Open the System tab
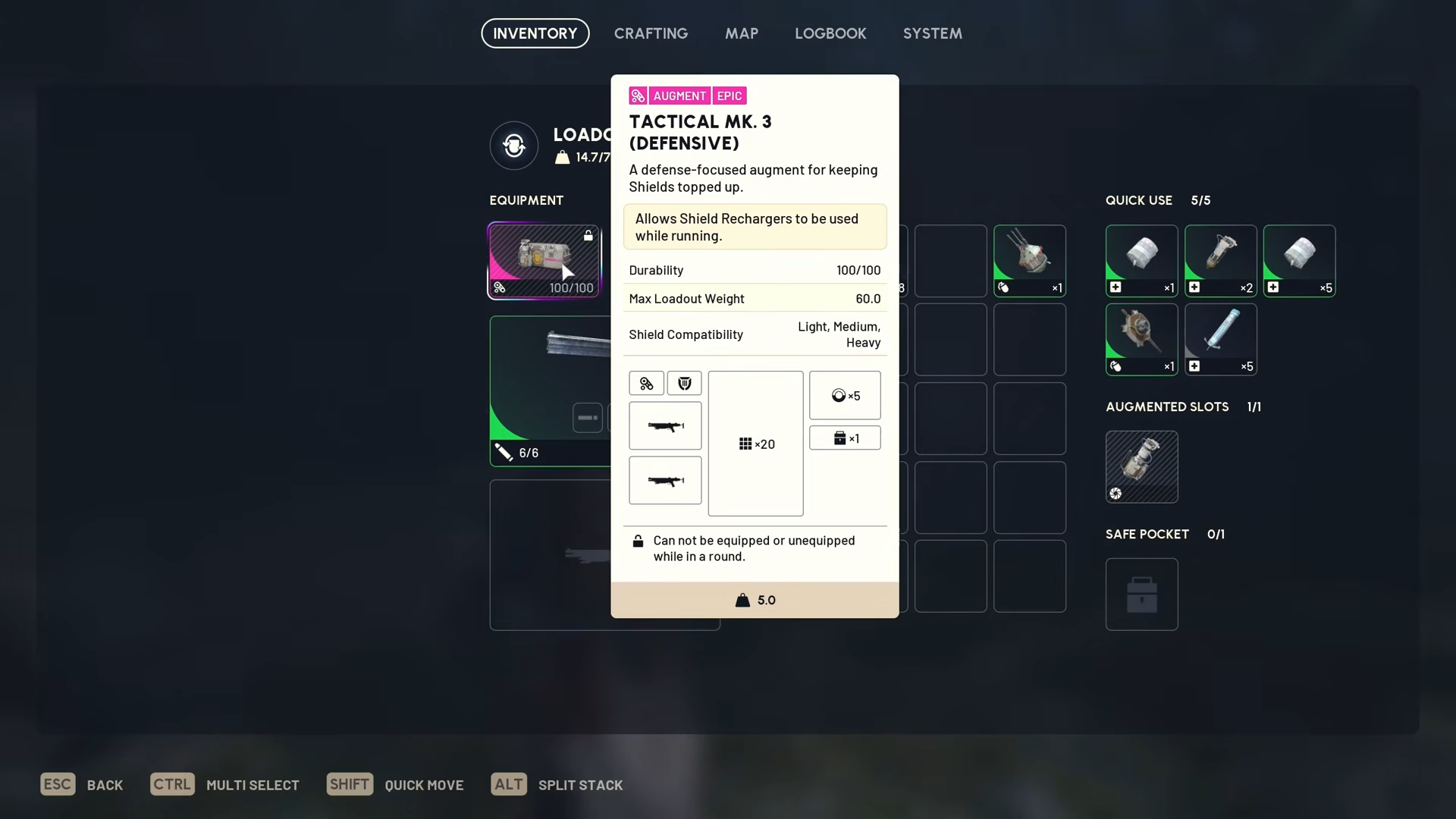The image size is (1456, 819). point(932,33)
